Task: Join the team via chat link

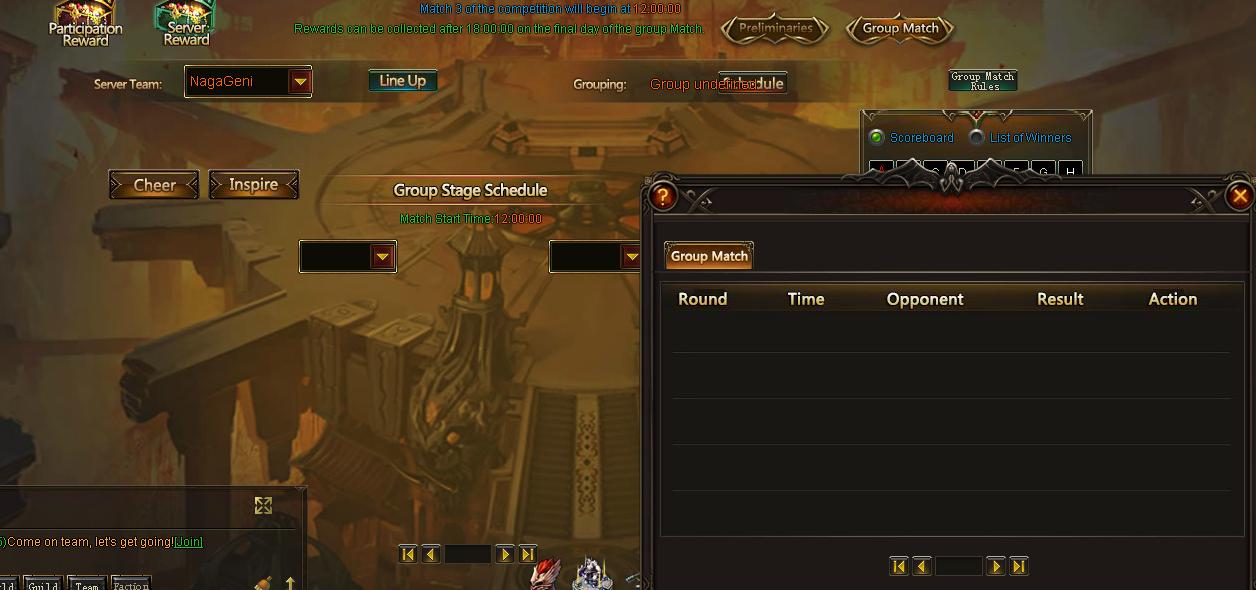Action: click(188, 542)
